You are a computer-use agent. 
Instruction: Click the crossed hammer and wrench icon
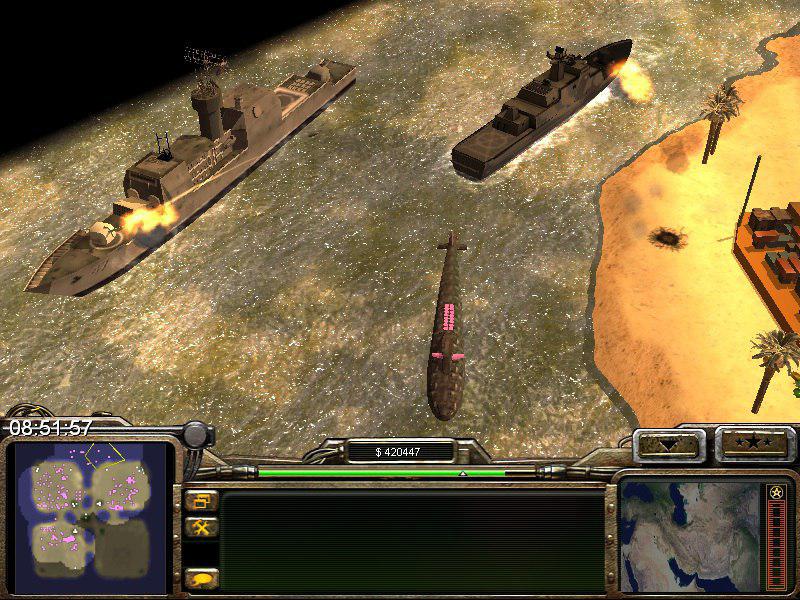201,526
